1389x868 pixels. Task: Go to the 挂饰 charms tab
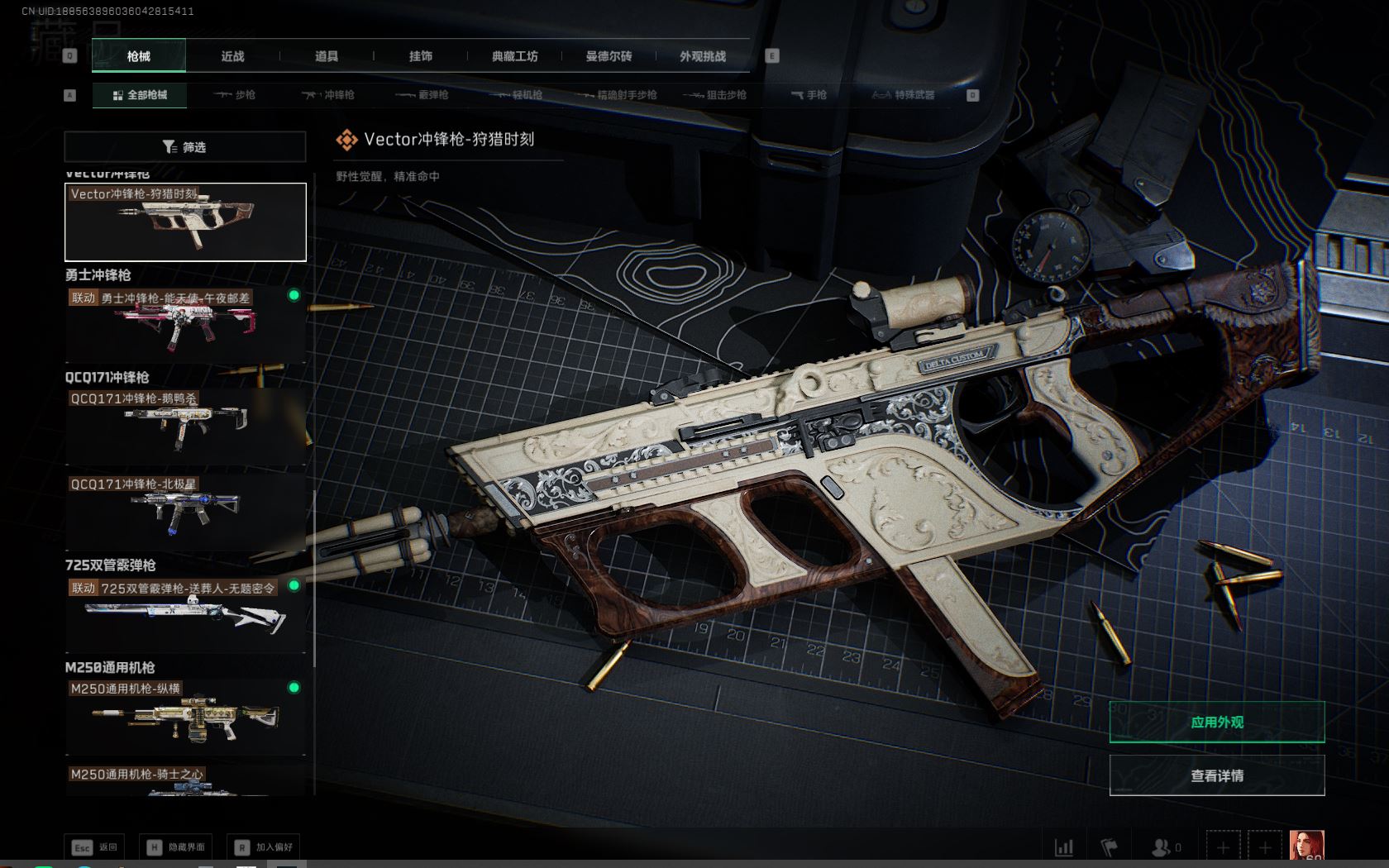coord(421,56)
